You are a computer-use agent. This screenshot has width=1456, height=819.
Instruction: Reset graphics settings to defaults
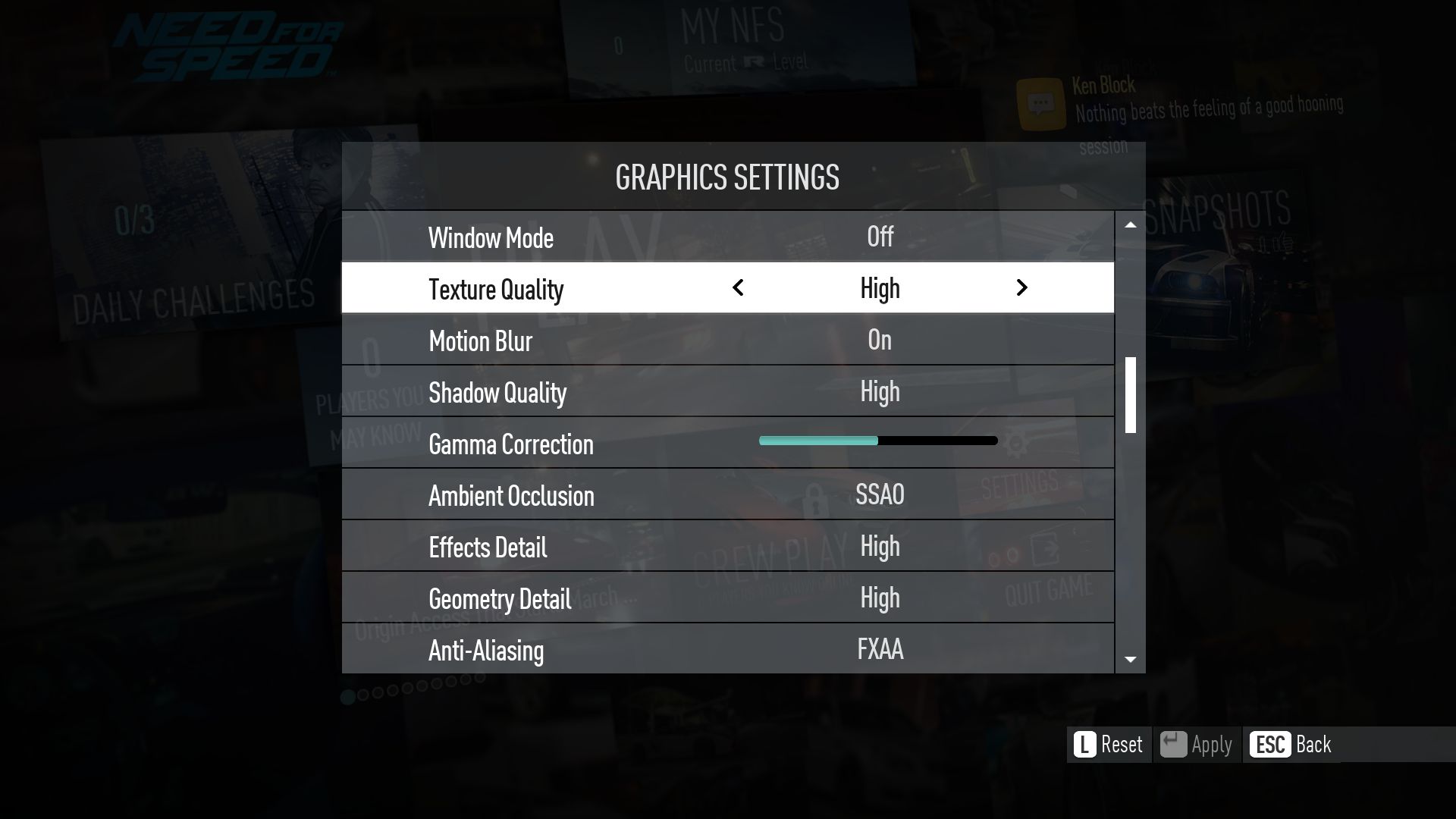pos(1109,745)
